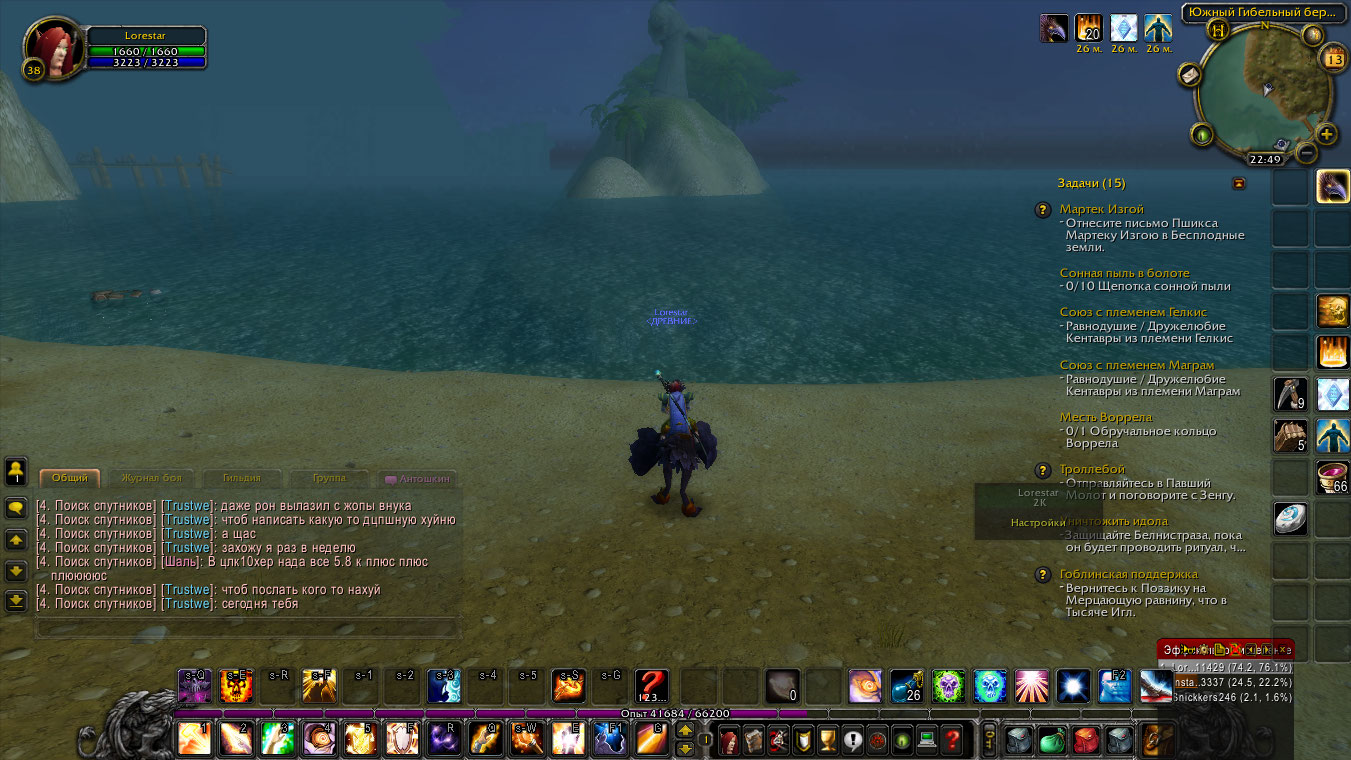1351x760 pixels.
Task: Open the calendar showing day 13
Action: click(1334, 58)
